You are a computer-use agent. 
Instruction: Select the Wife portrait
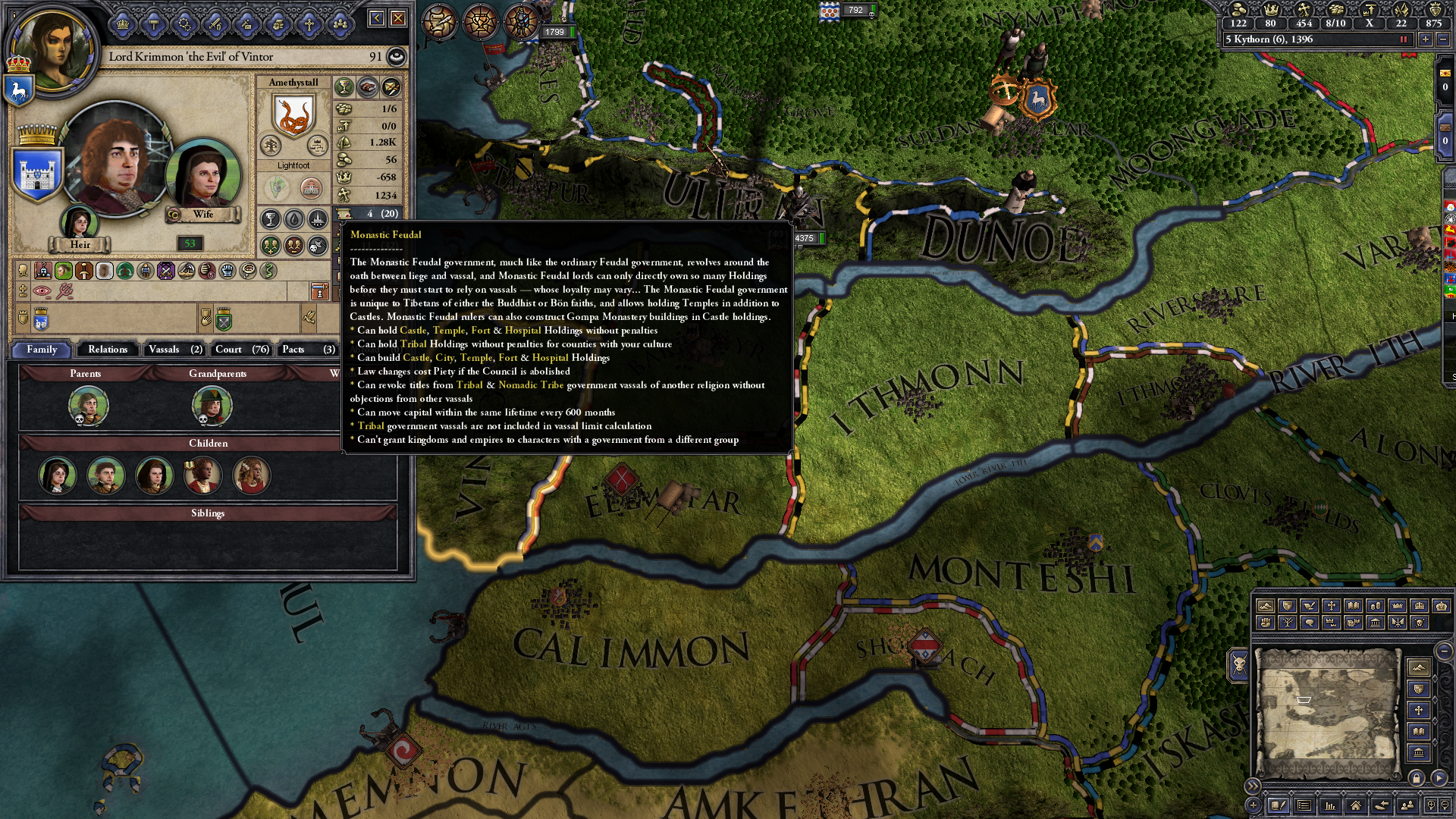(202, 176)
